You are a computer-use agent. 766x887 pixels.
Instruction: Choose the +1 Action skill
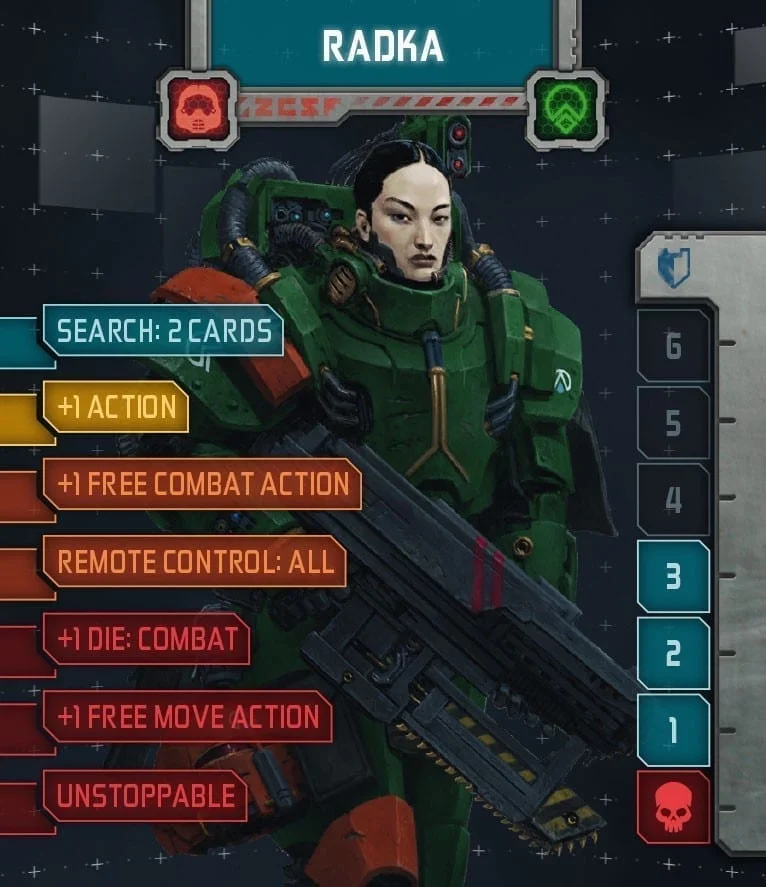tap(116, 407)
